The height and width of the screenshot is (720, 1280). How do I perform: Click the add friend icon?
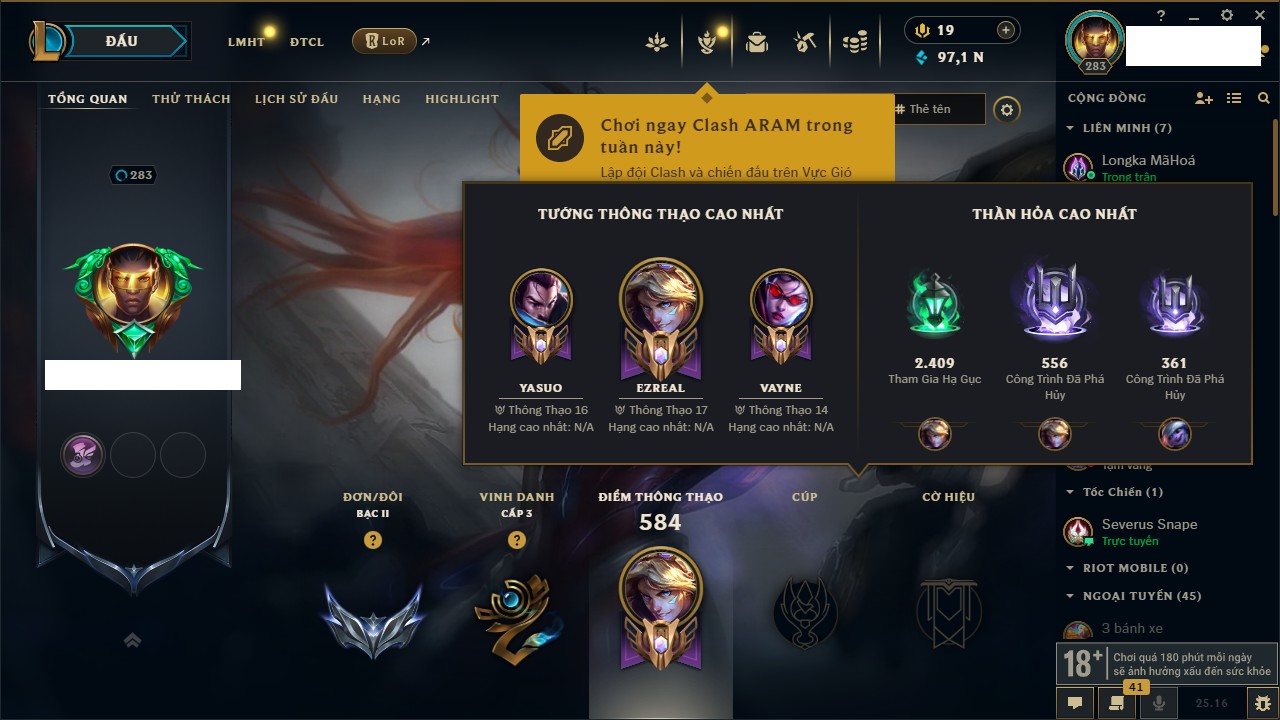pyautogui.click(x=1204, y=98)
